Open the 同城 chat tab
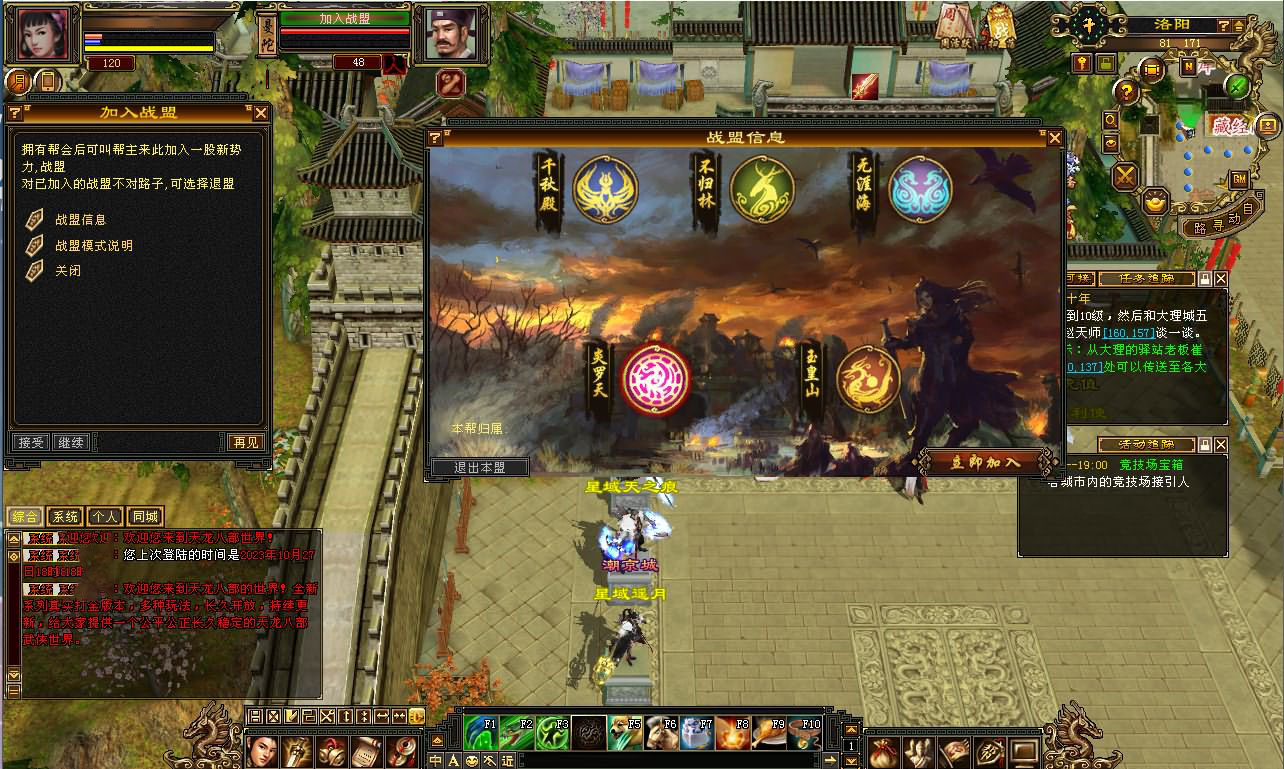 click(145, 517)
